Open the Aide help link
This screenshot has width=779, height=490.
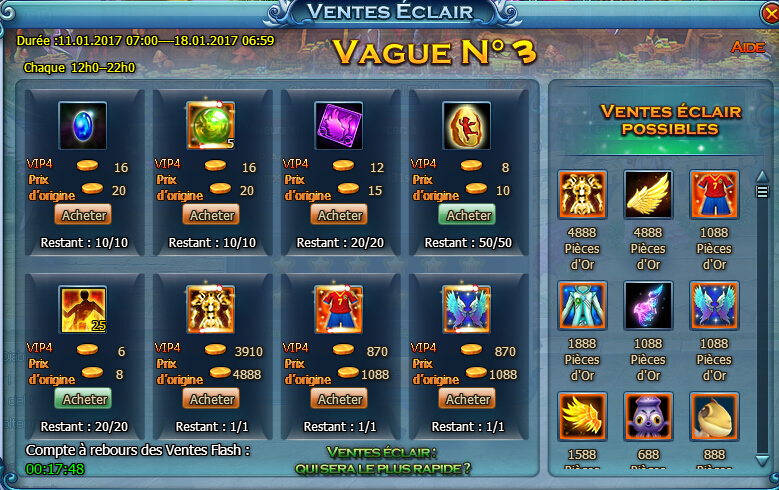[747, 47]
